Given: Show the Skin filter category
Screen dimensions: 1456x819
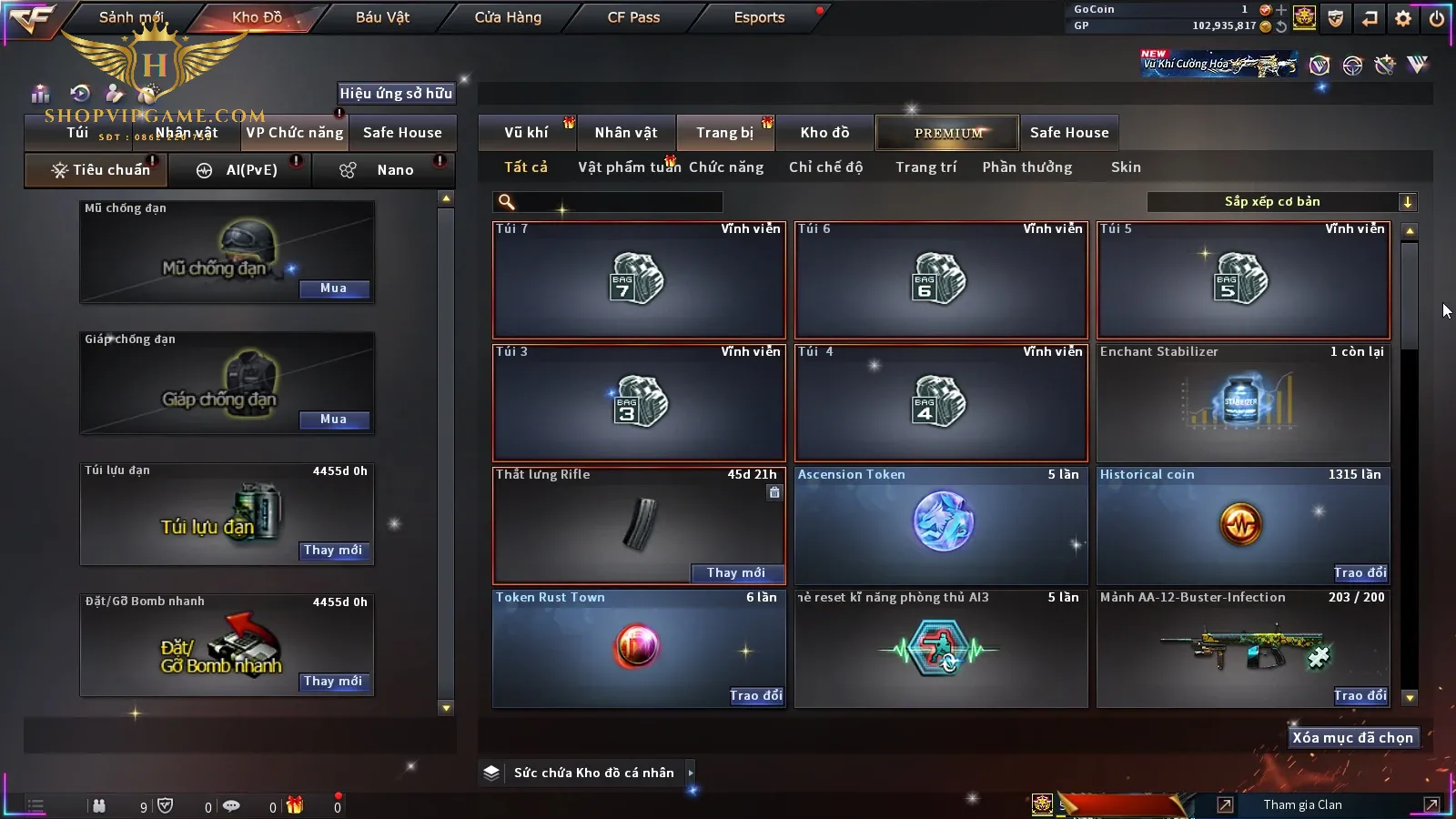Looking at the screenshot, I should pyautogui.click(x=1126, y=167).
